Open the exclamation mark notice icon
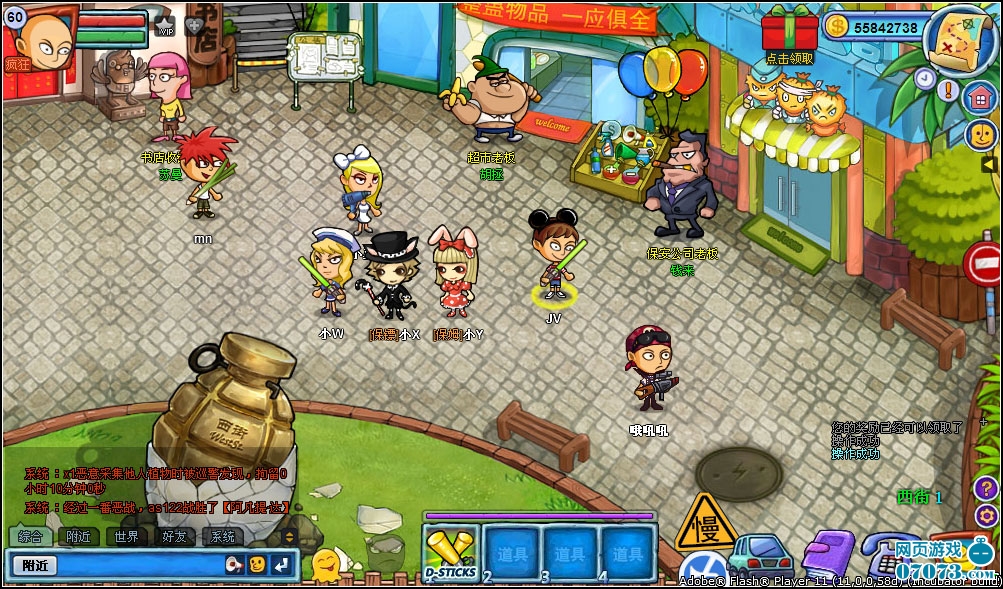 tap(950, 88)
